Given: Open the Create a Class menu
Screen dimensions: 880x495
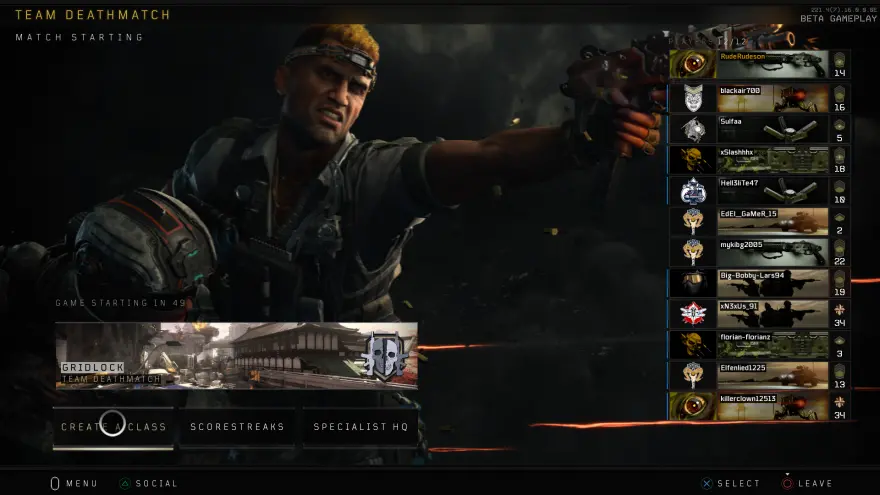Looking at the screenshot, I should pyautogui.click(x=113, y=427).
